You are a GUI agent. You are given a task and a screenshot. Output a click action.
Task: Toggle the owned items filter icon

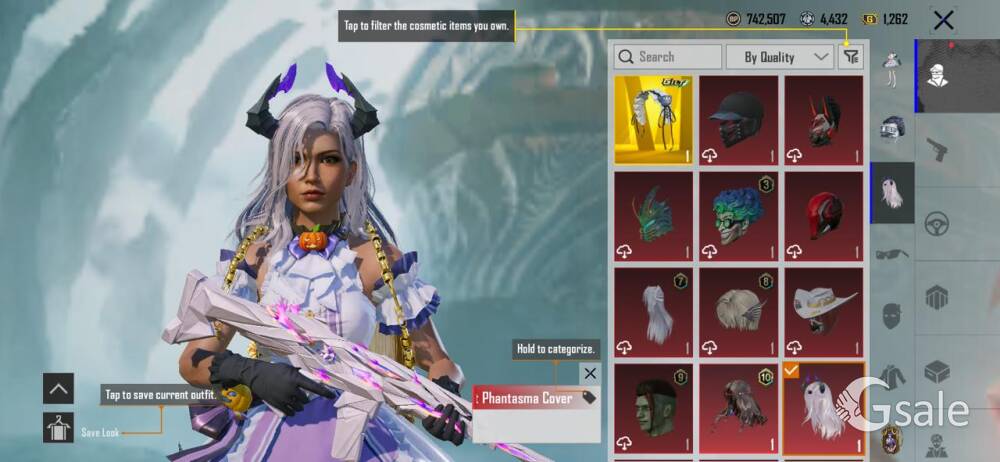(851, 57)
